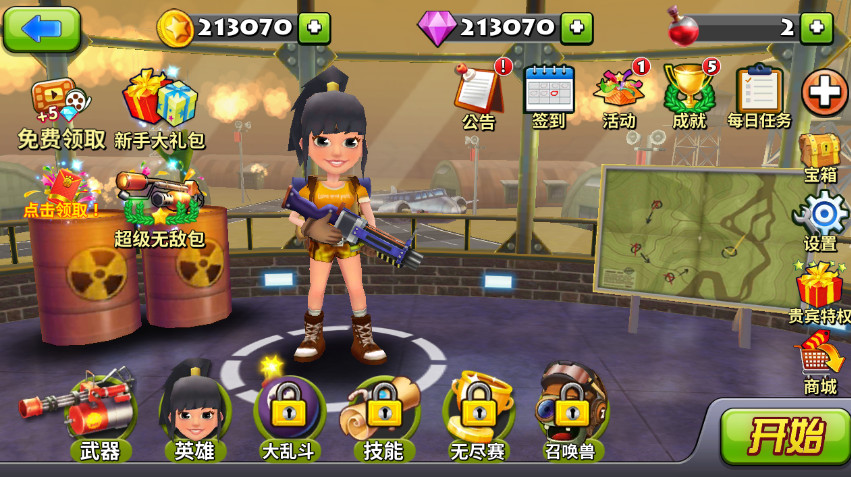Screen dimensions: 851x477
Task: Start the game with the 开始 button
Action: [x=786, y=435]
